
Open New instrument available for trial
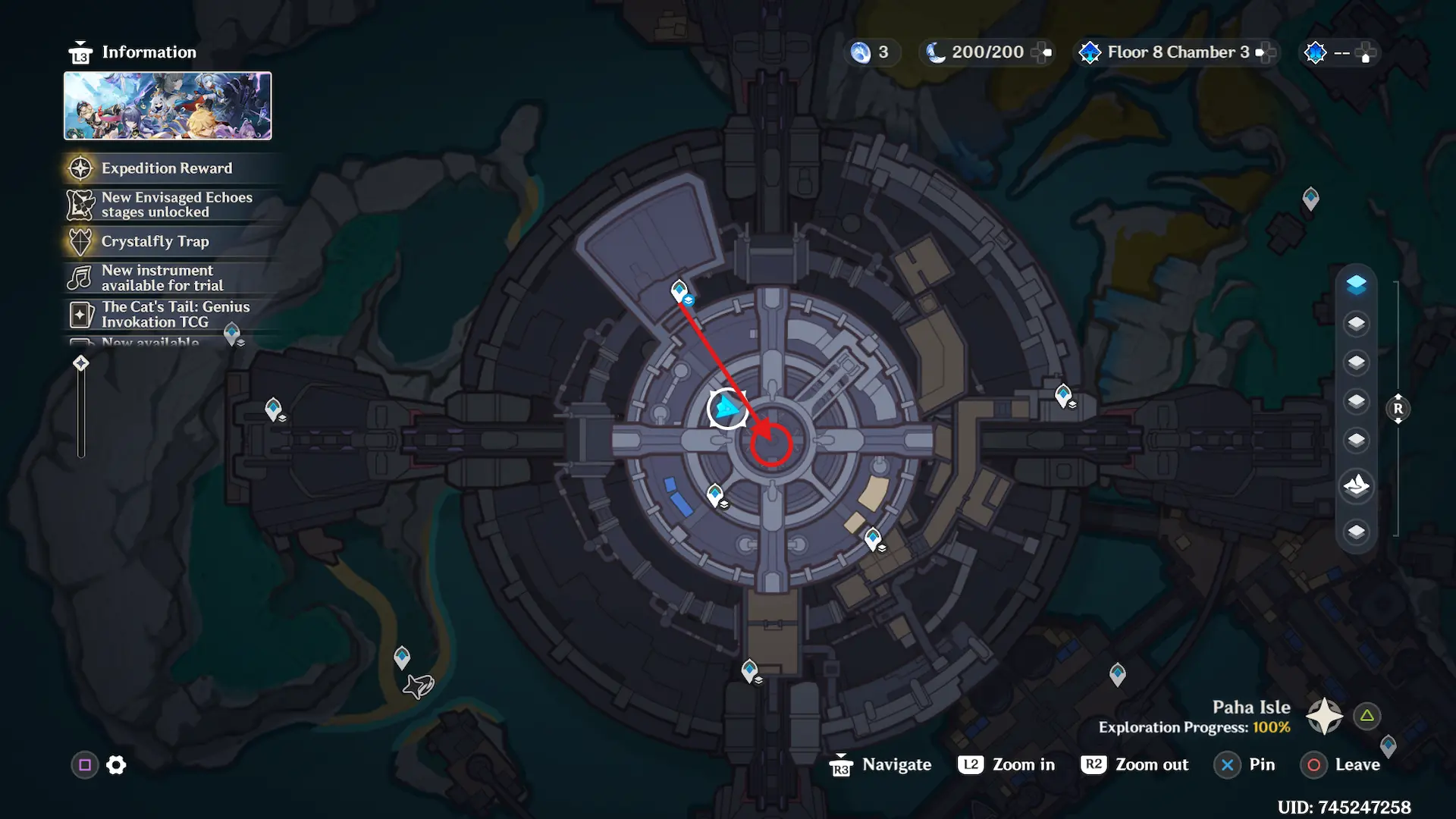coord(162,278)
